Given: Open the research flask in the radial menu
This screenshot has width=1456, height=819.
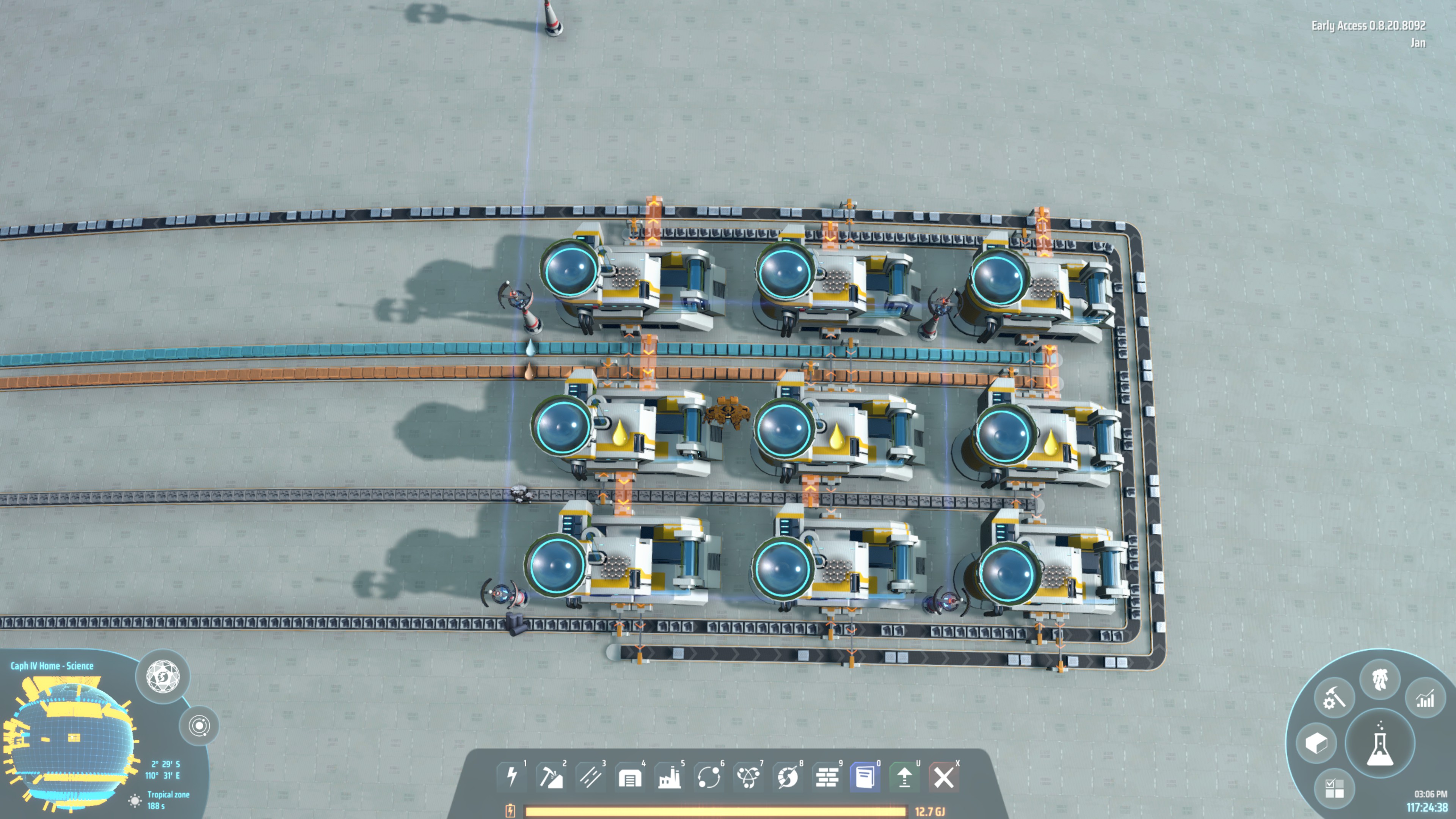Looking at the screenshot, I should [1380, 744].
